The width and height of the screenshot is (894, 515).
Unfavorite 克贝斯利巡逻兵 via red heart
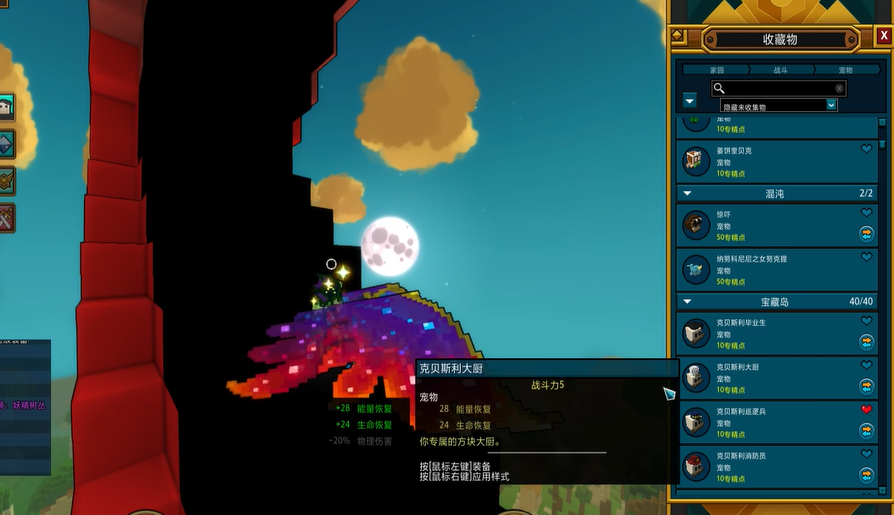pos(867,410)
